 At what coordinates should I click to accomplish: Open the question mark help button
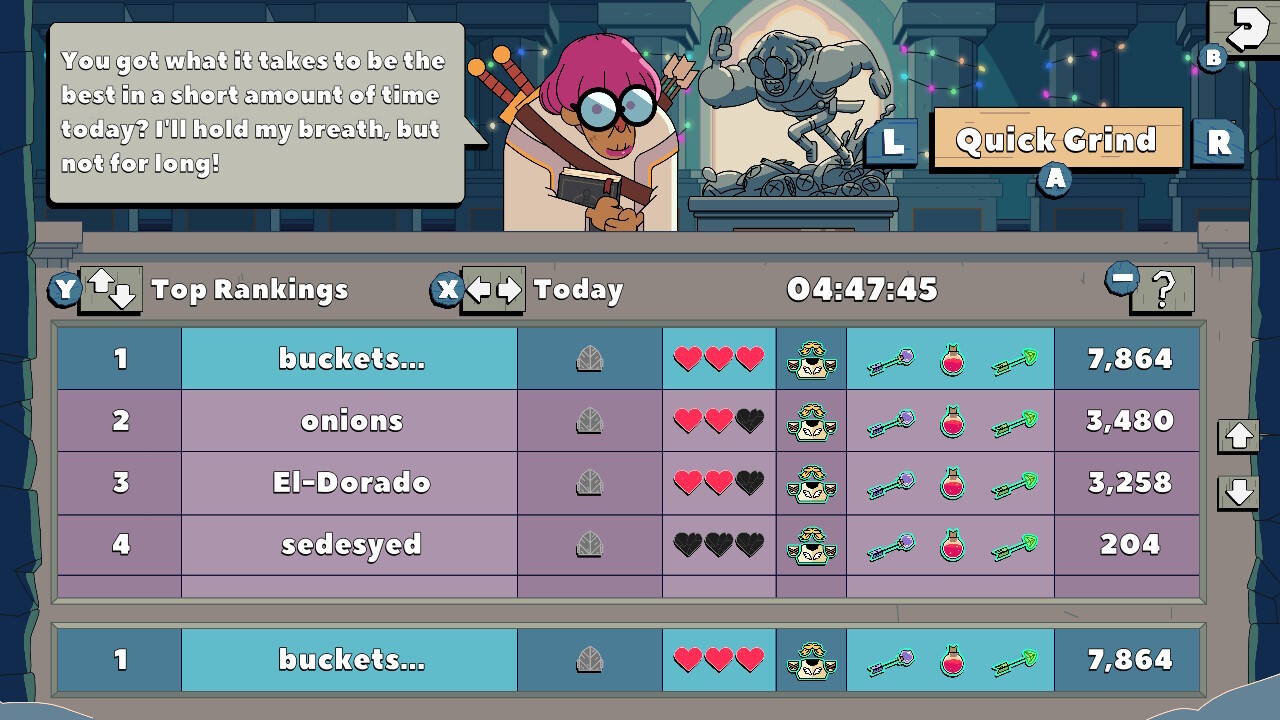[1161, 290]
